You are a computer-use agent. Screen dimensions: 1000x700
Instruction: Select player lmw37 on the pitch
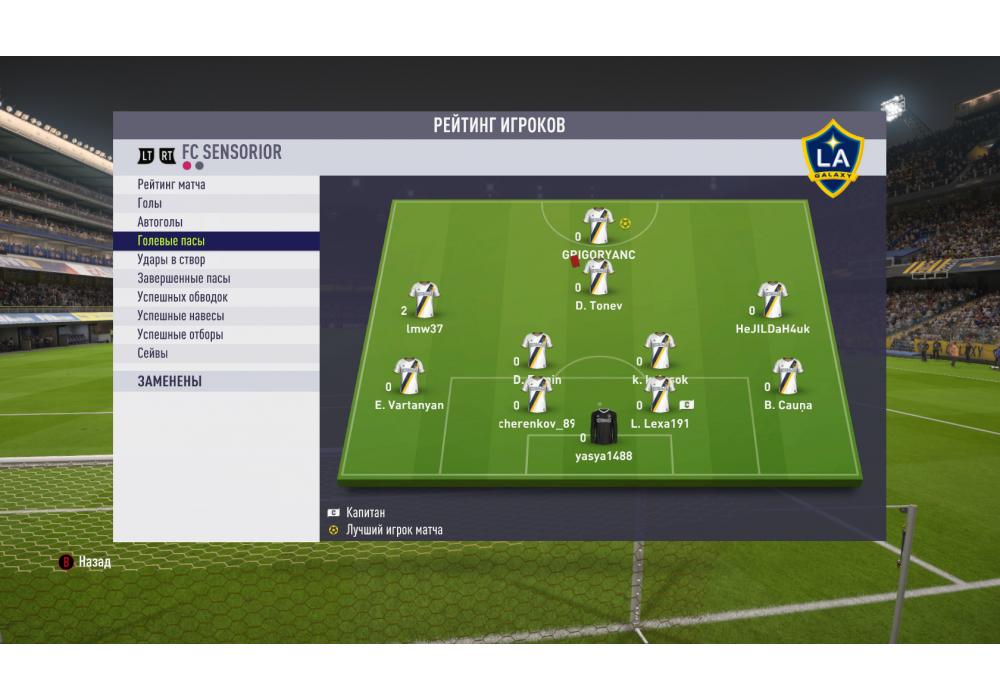point(424,300)
